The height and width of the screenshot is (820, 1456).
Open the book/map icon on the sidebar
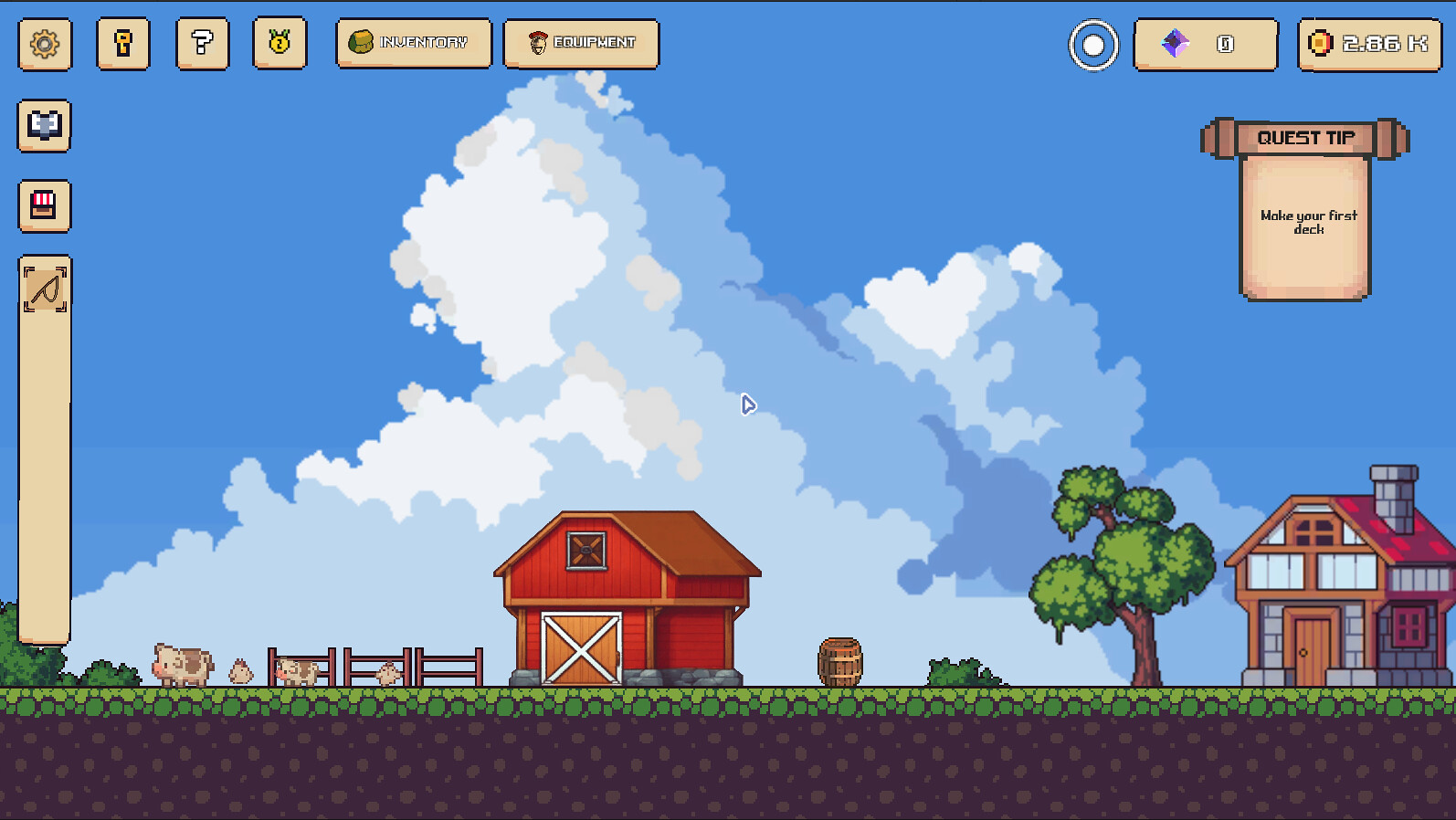click(x=43, y=125)
